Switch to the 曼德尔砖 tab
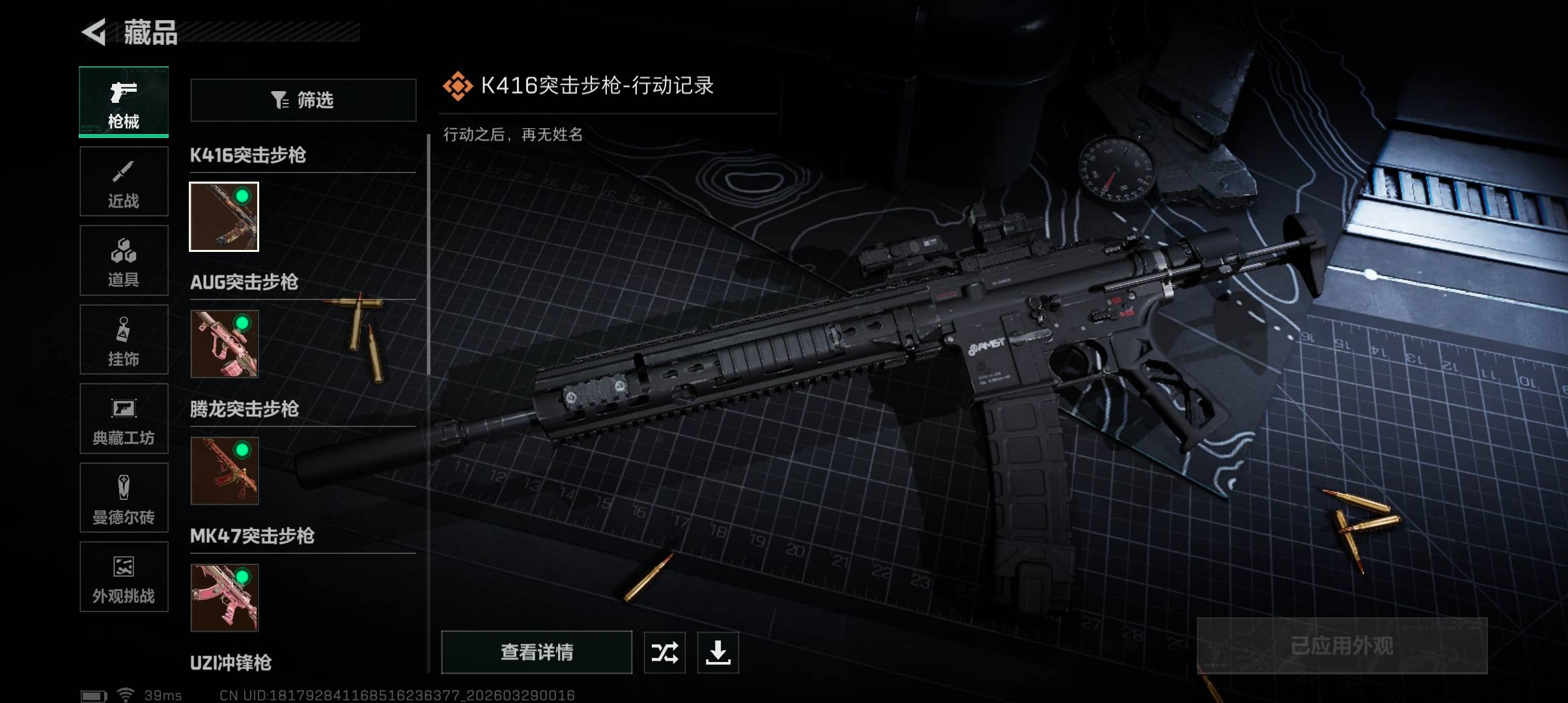The image size is (1568, 703). pyautogui.click(x=124, y=498)
